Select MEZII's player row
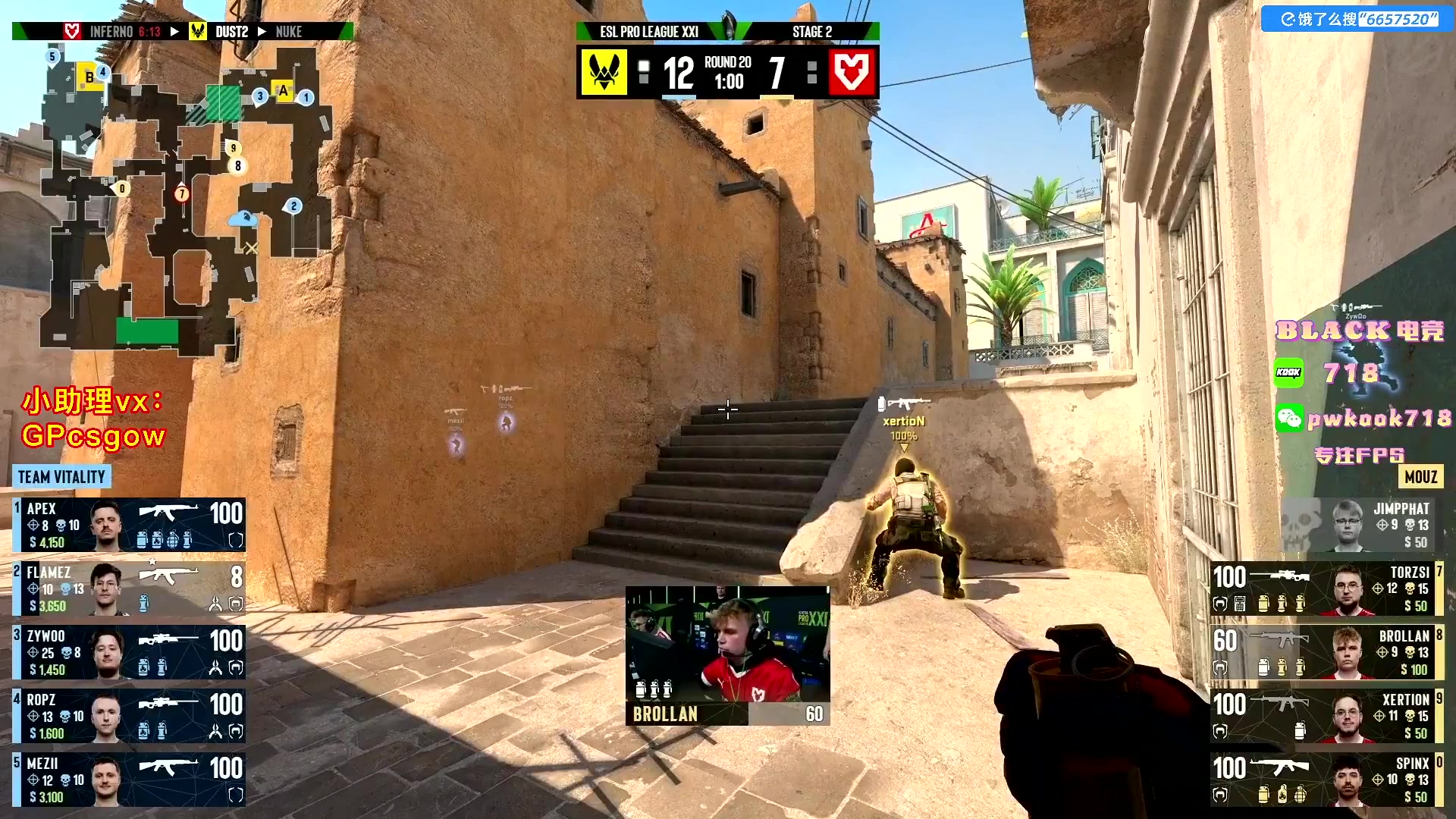 129,780
